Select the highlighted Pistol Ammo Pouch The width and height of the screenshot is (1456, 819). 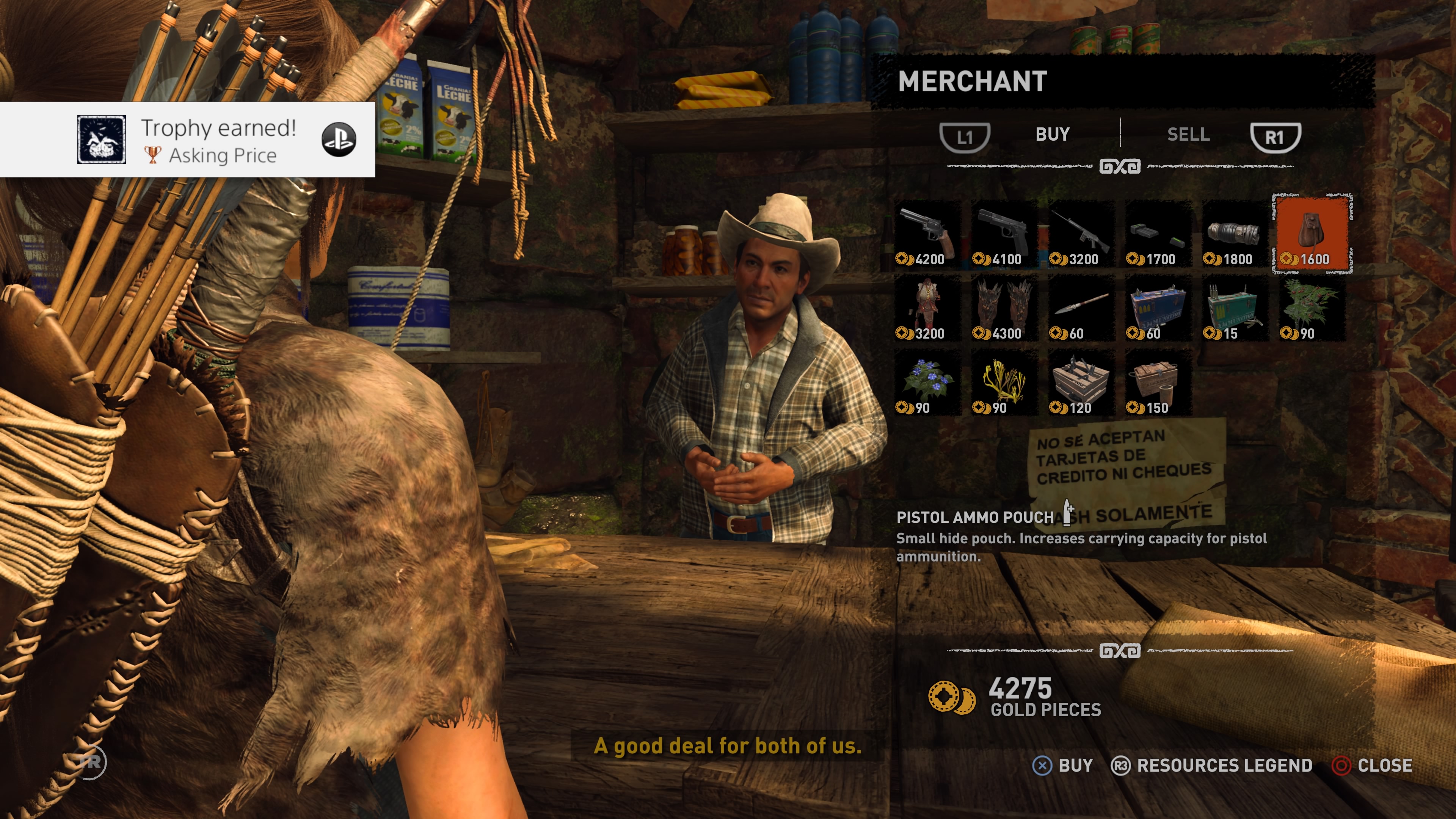[x=1312, y=234]
